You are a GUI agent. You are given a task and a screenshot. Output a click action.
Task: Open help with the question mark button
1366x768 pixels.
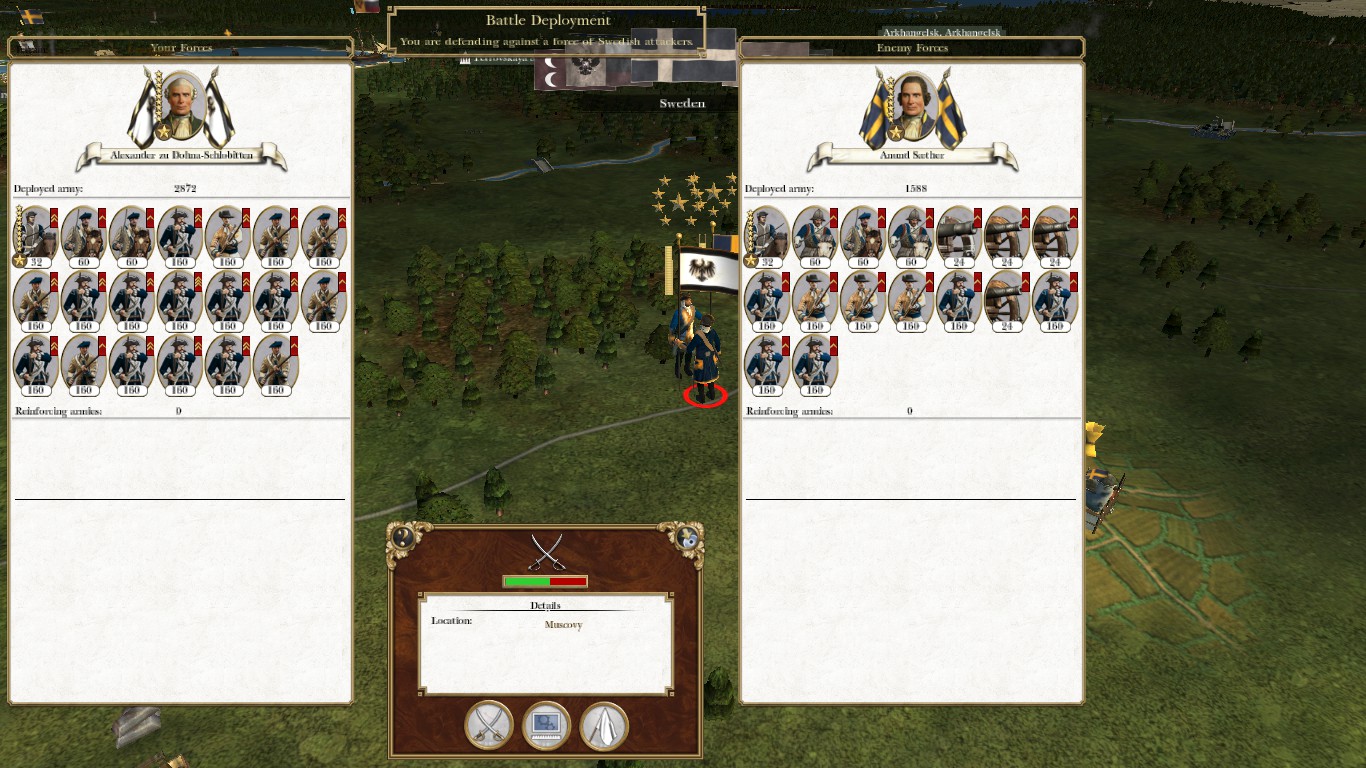click(403, 537)
